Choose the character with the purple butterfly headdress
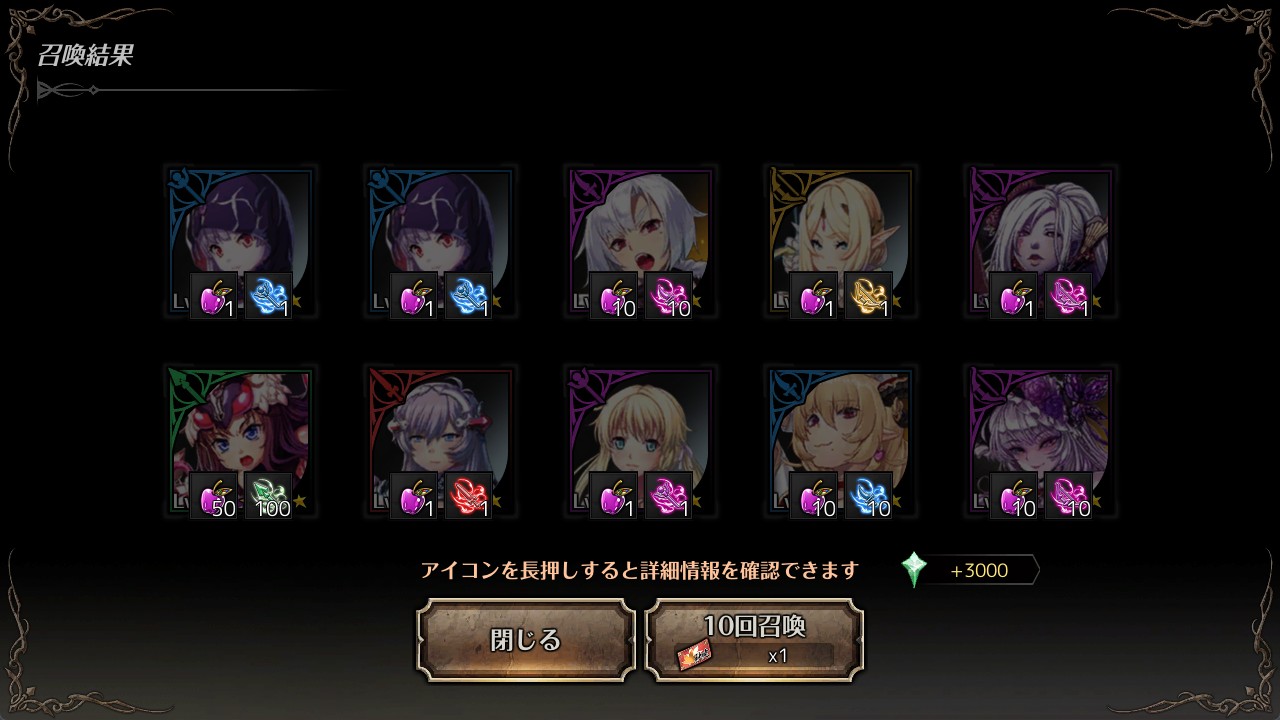The height and width of the screenshot is (720, 1280). pos(1040,440)
